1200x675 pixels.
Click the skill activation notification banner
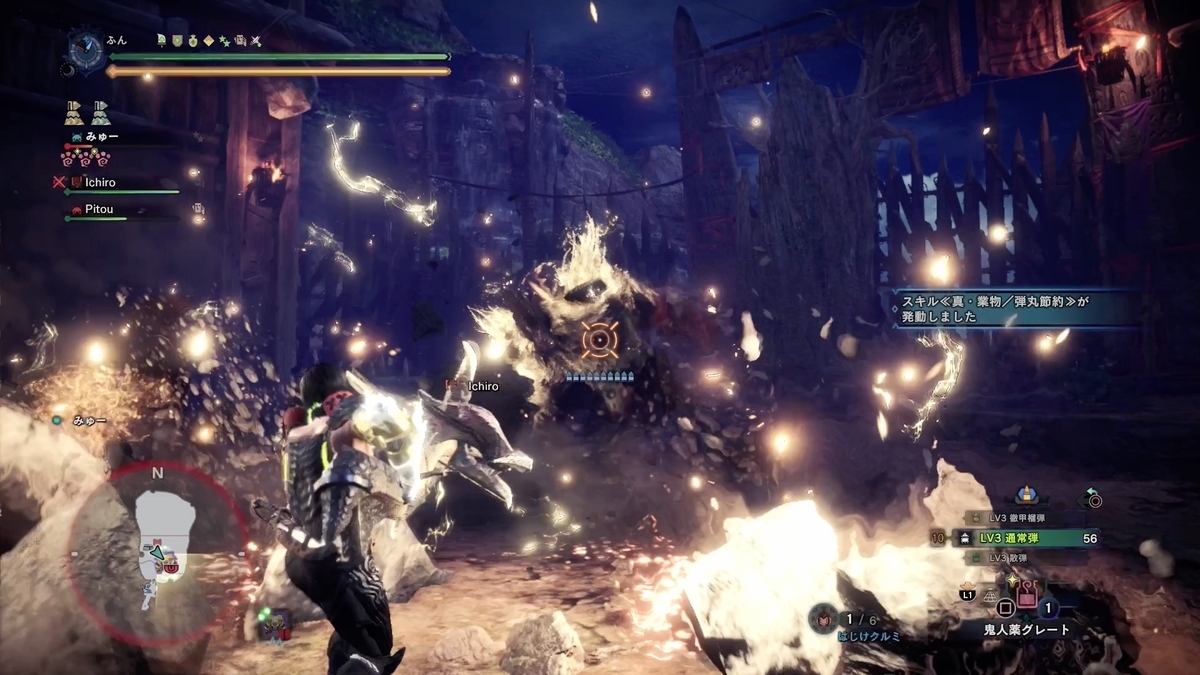[x=1010, y=306]
